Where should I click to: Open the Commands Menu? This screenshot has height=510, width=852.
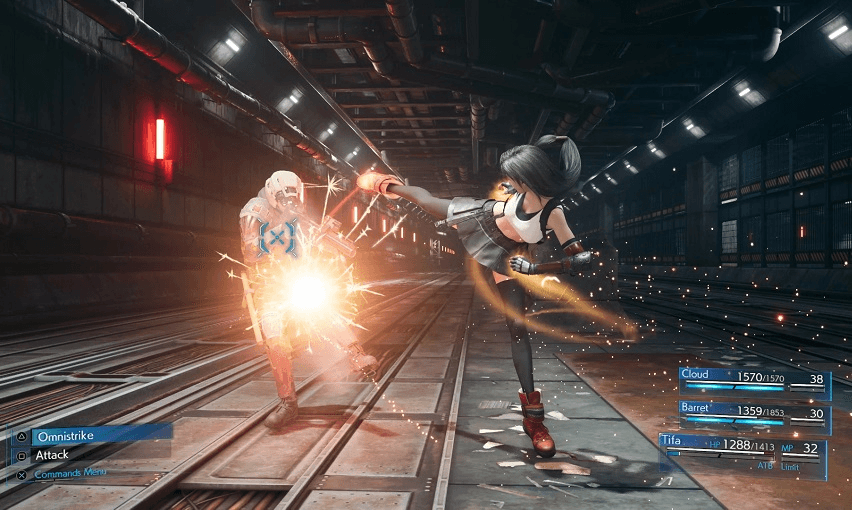tap(70, 473)
